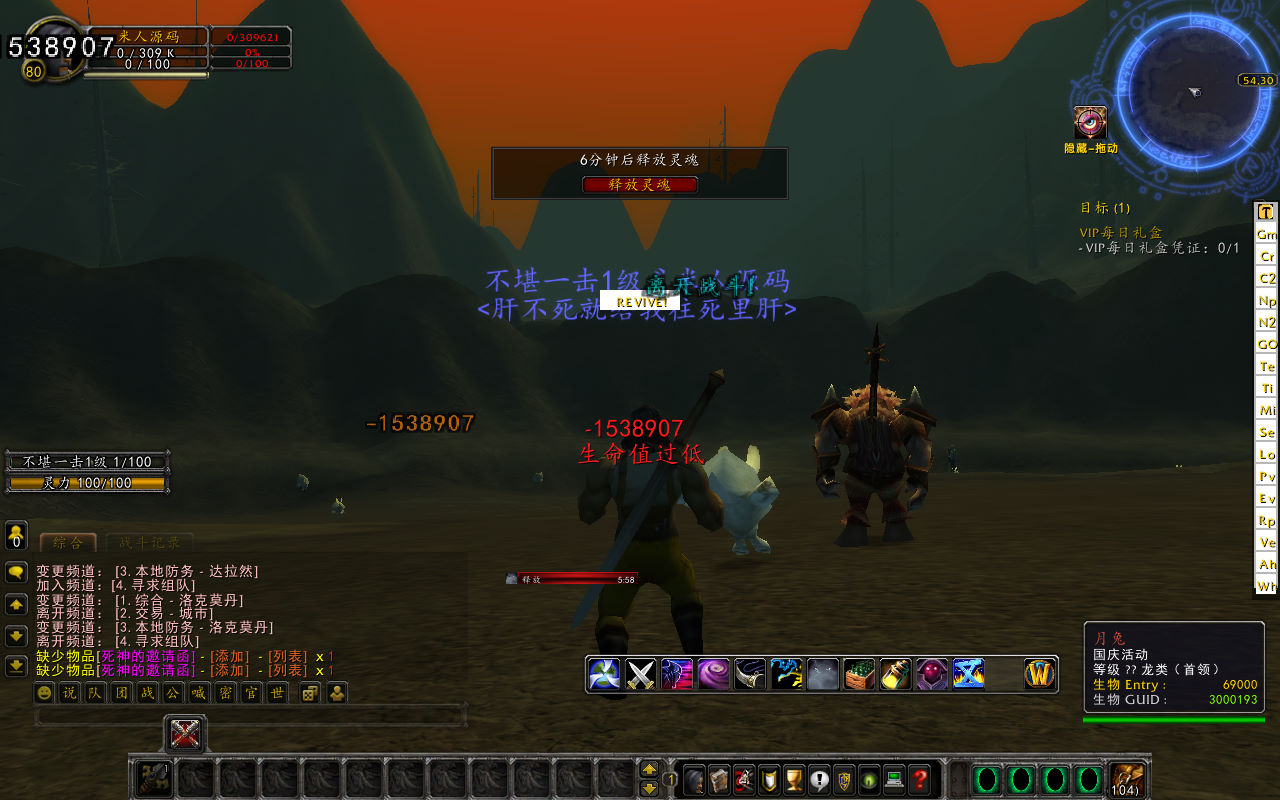Image resolution: width=1280 pixels, height=800 pixels.
Task: Click the eye icon labeled 隐藏-拖动
Action: click(x=1090, y=123)
